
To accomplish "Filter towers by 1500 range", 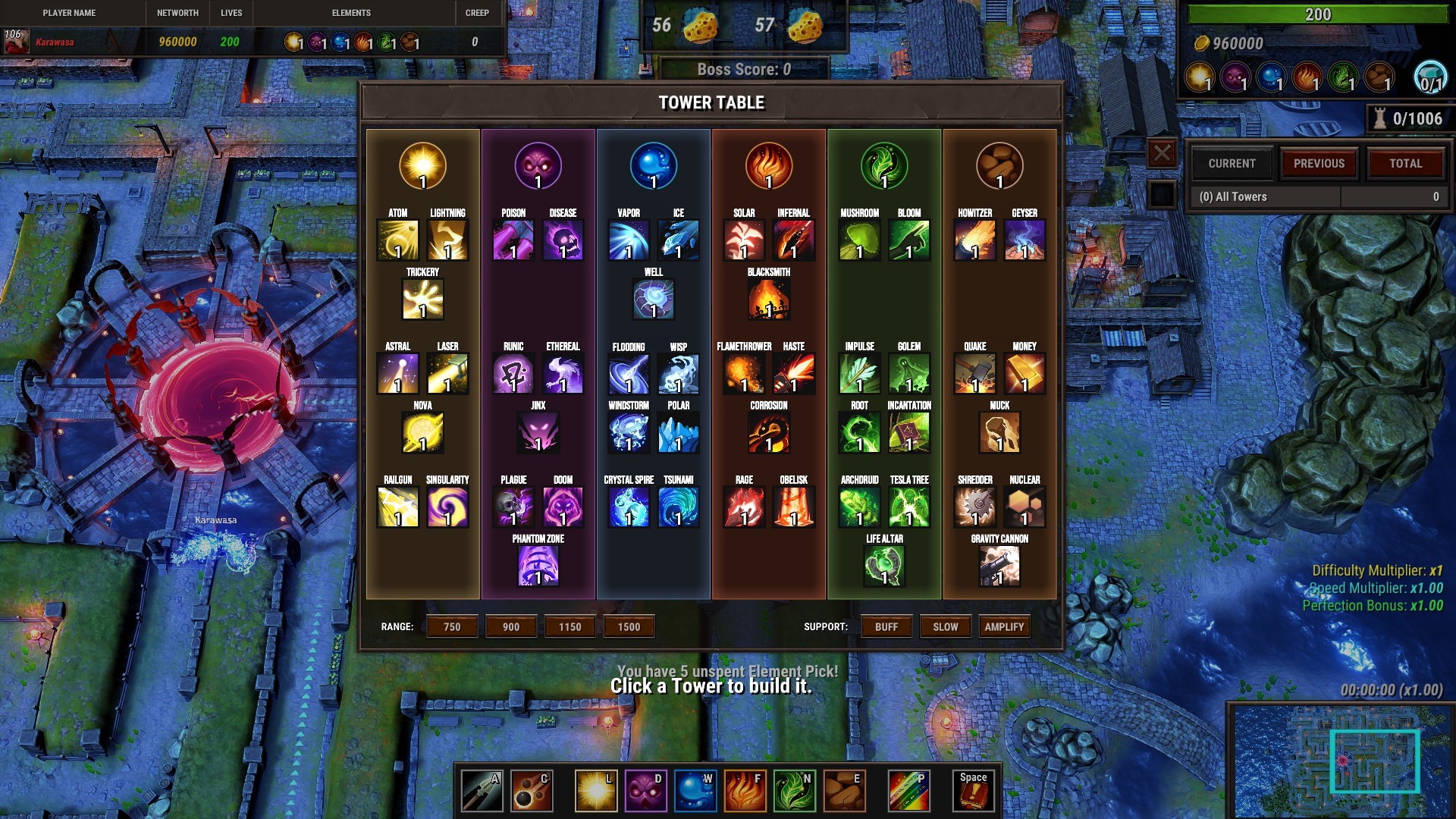I will (629, 626).
